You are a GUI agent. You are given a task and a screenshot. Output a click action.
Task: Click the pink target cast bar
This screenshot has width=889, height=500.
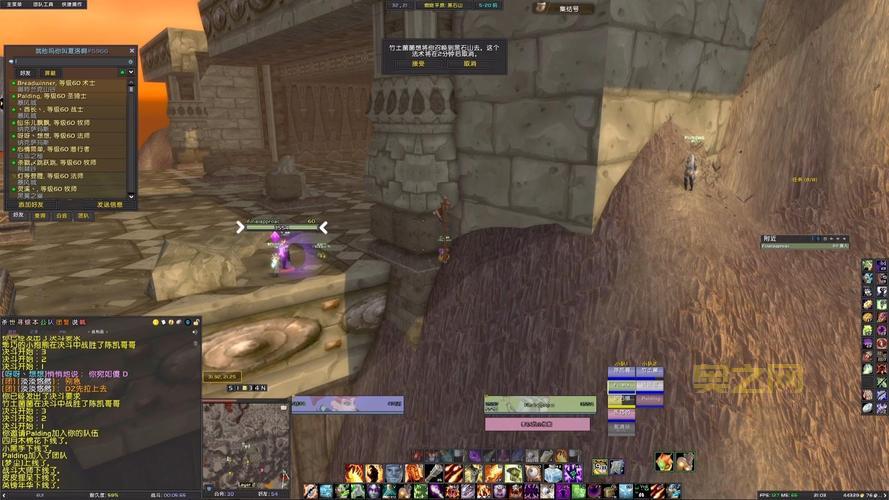(537, 424)
